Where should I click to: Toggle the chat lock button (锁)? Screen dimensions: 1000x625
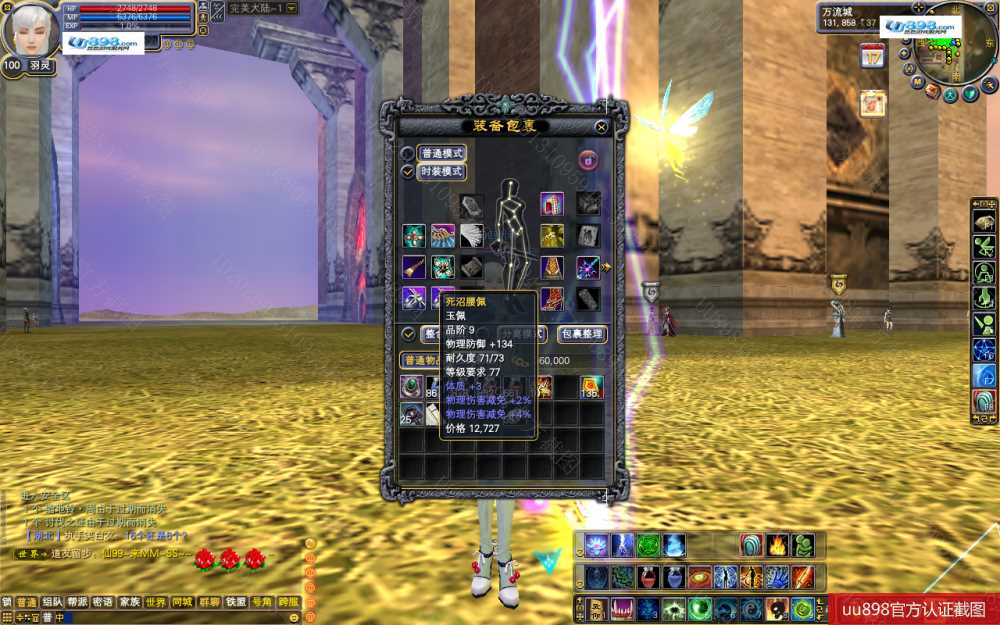[7, 603]
